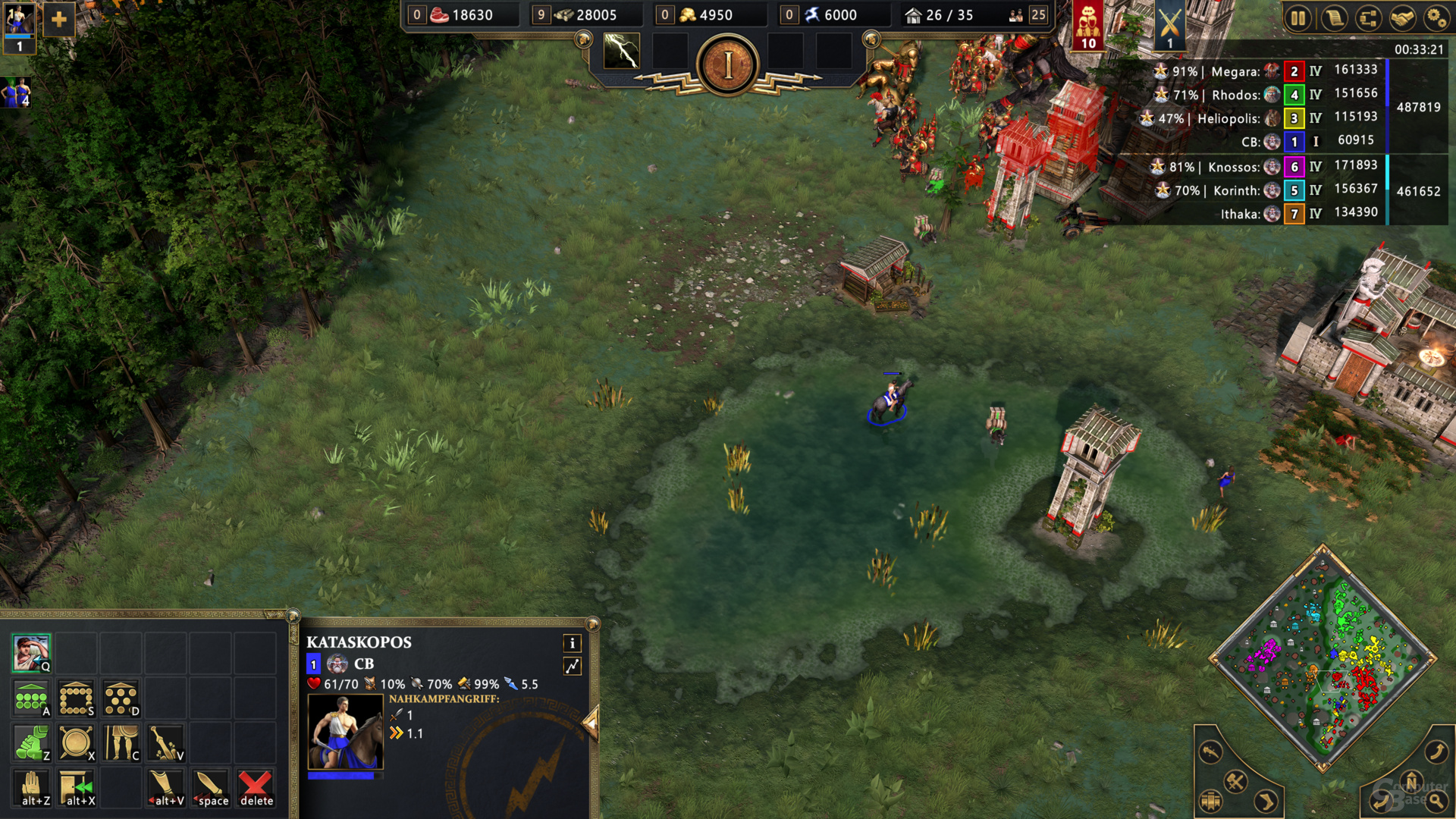Reset camera with the N compass button
Image resolution: width=1456 pixels, height=819 pixels.
[x=1411, y=781]
